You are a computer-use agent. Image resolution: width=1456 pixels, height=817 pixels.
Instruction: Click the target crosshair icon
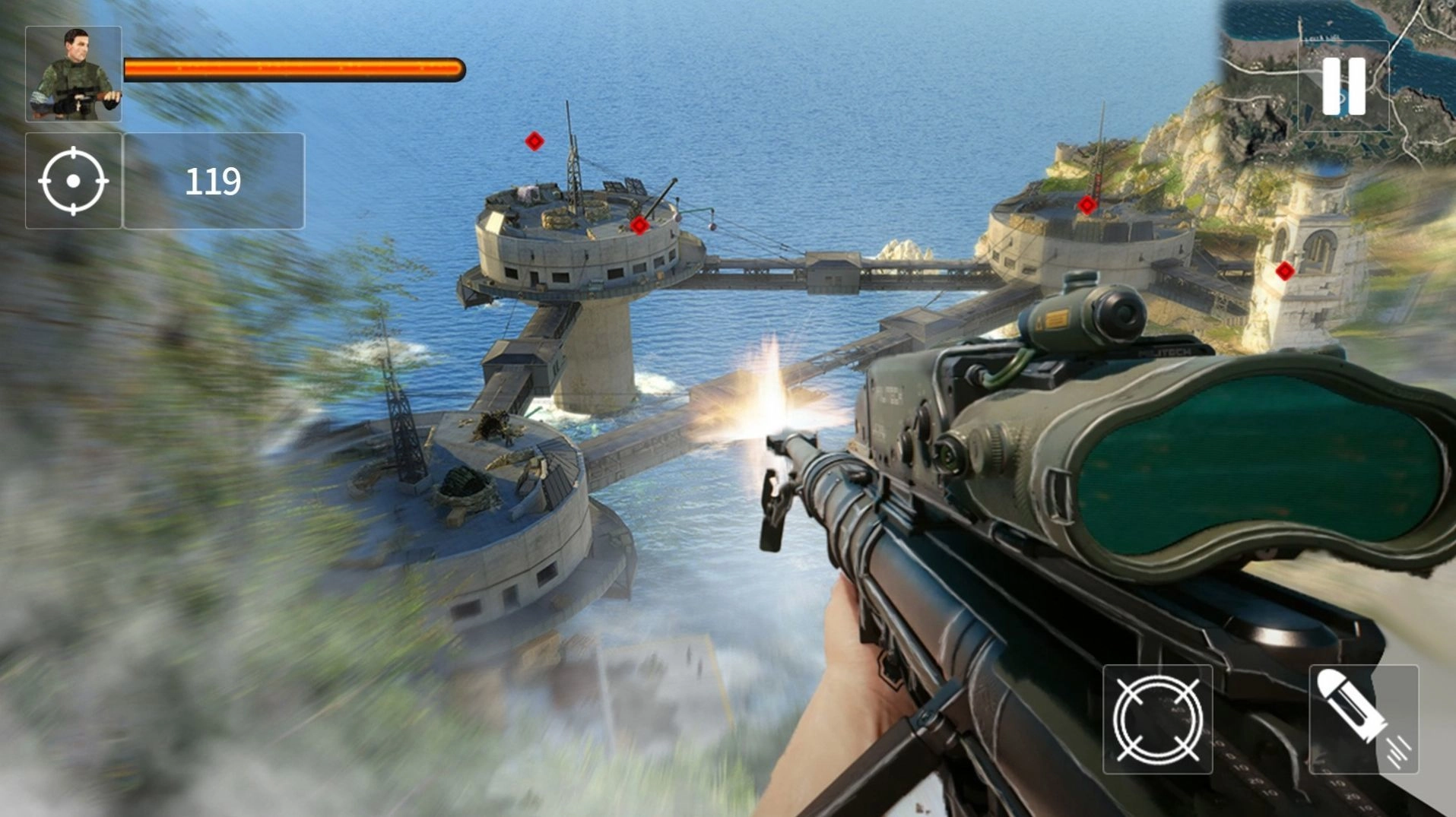pos(74,181)
